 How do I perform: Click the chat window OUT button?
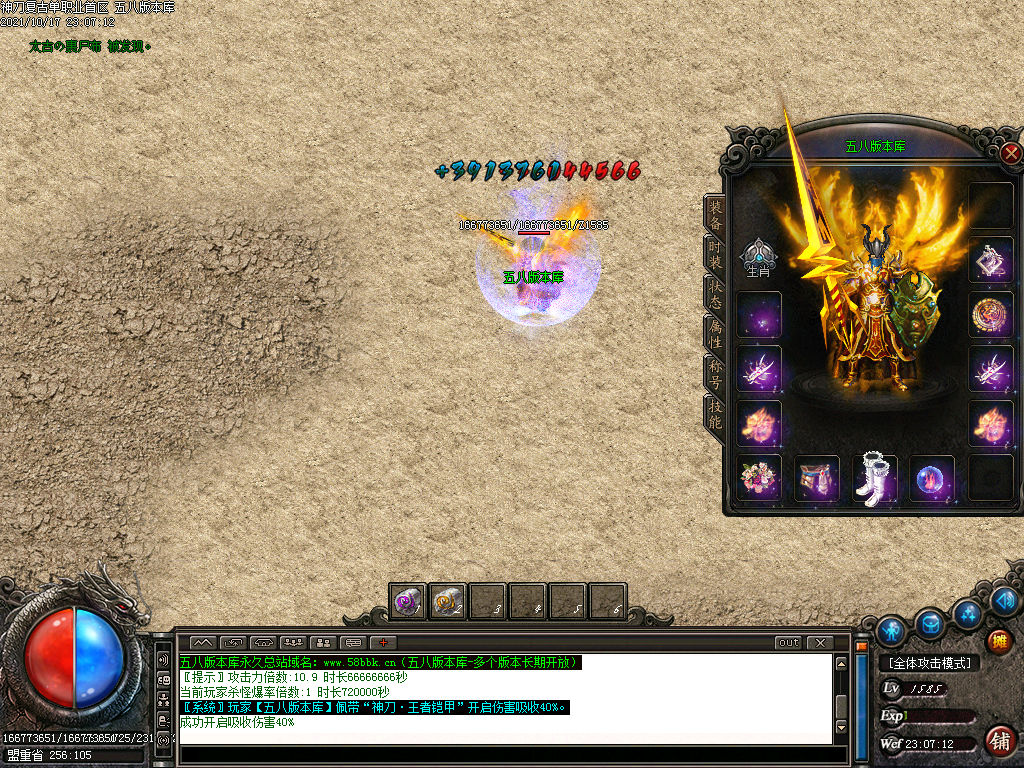click(789, 643)
